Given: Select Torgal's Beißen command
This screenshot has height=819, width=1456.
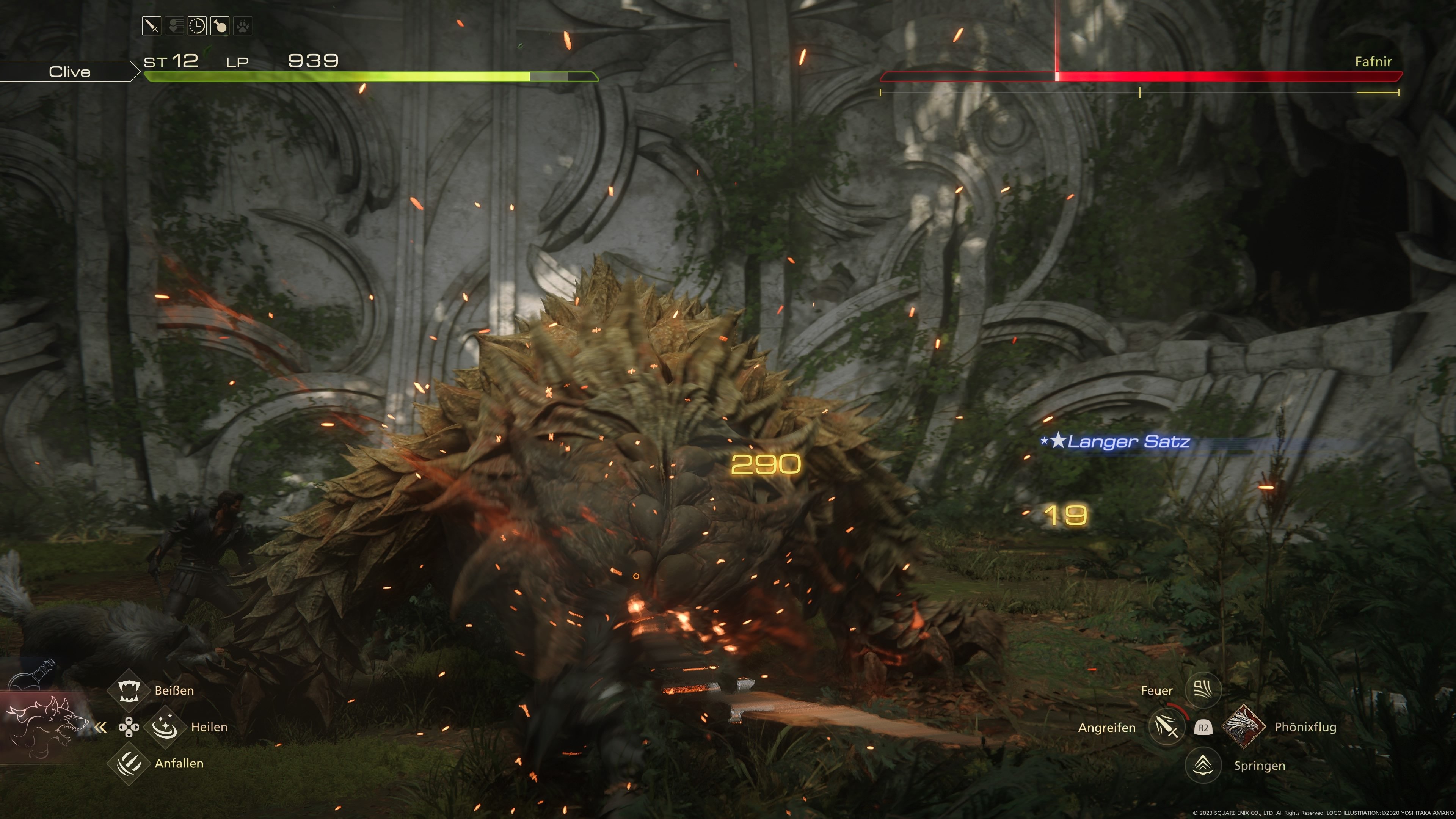Looking at the screenshot, I should [x=129, y=690].
